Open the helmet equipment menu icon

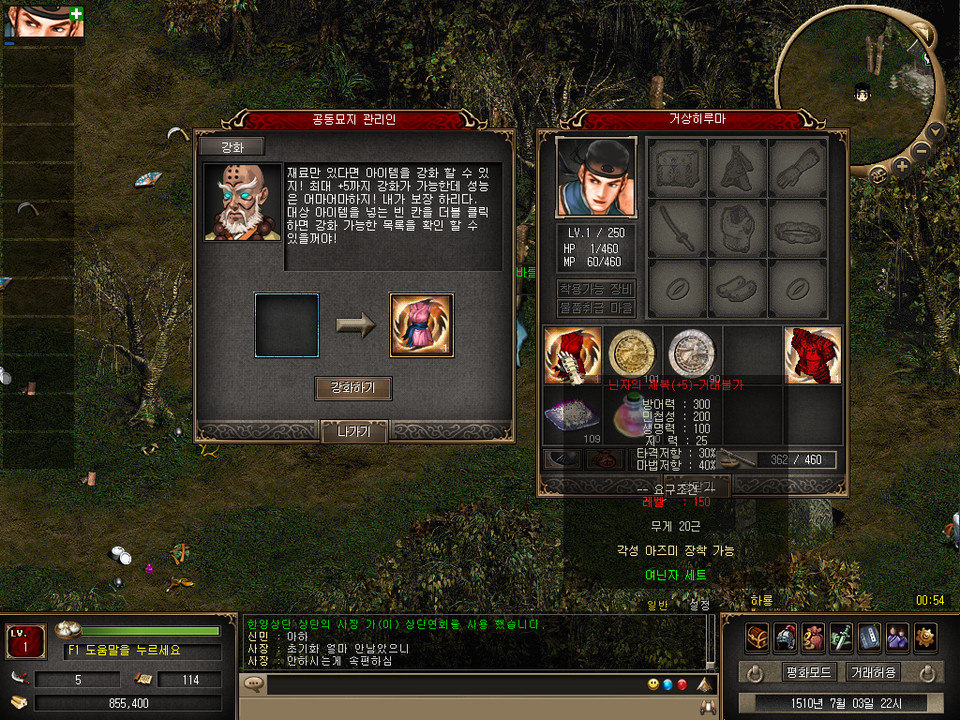point(786,637)
